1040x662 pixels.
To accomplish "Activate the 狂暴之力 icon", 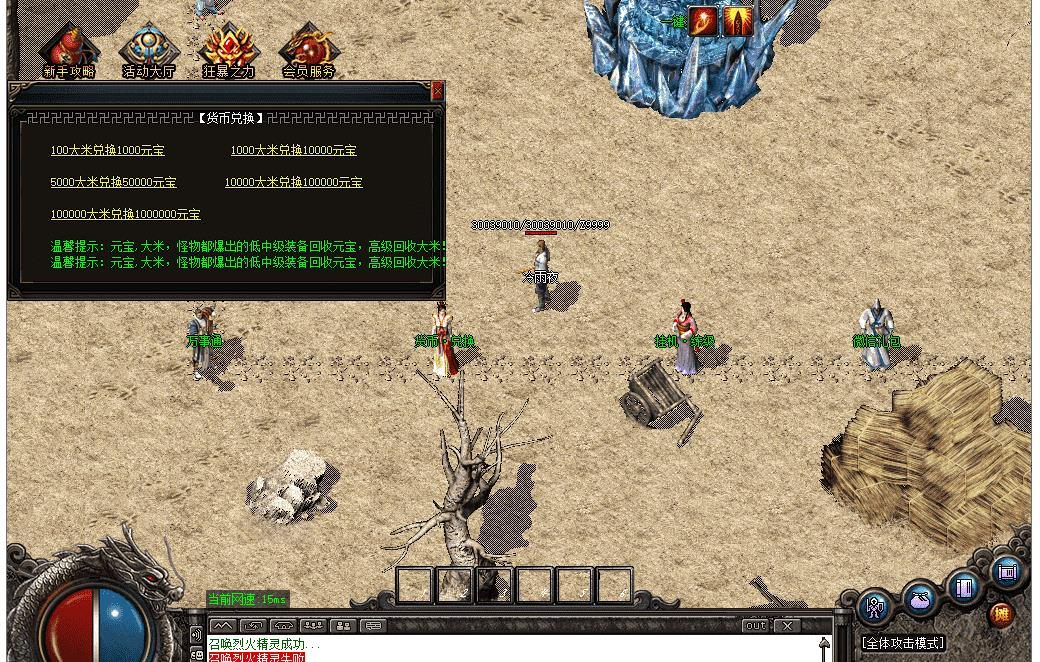I will 229,49.
